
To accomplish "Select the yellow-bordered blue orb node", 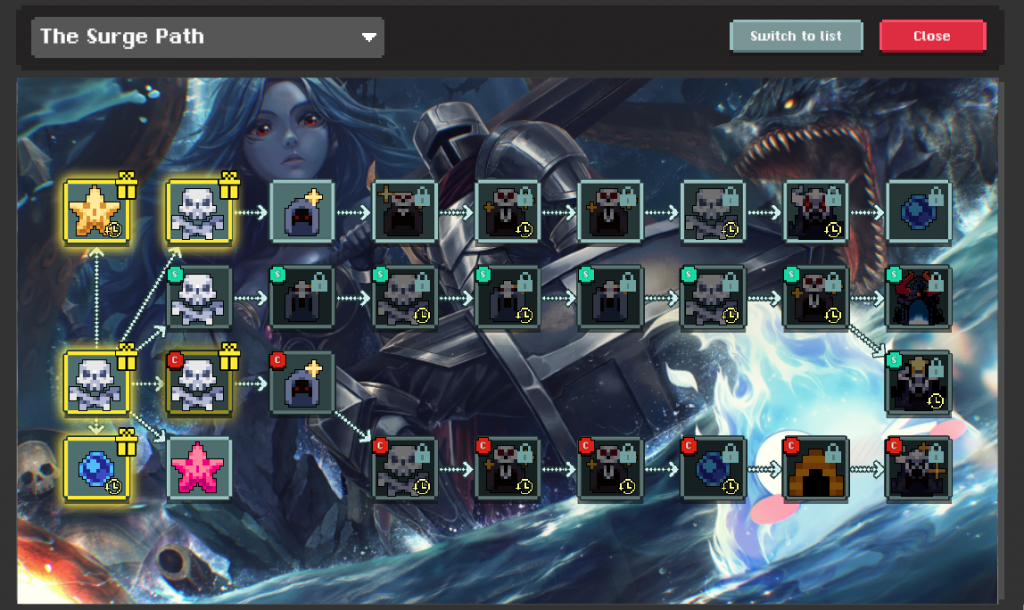I will (x=97, y=468).
